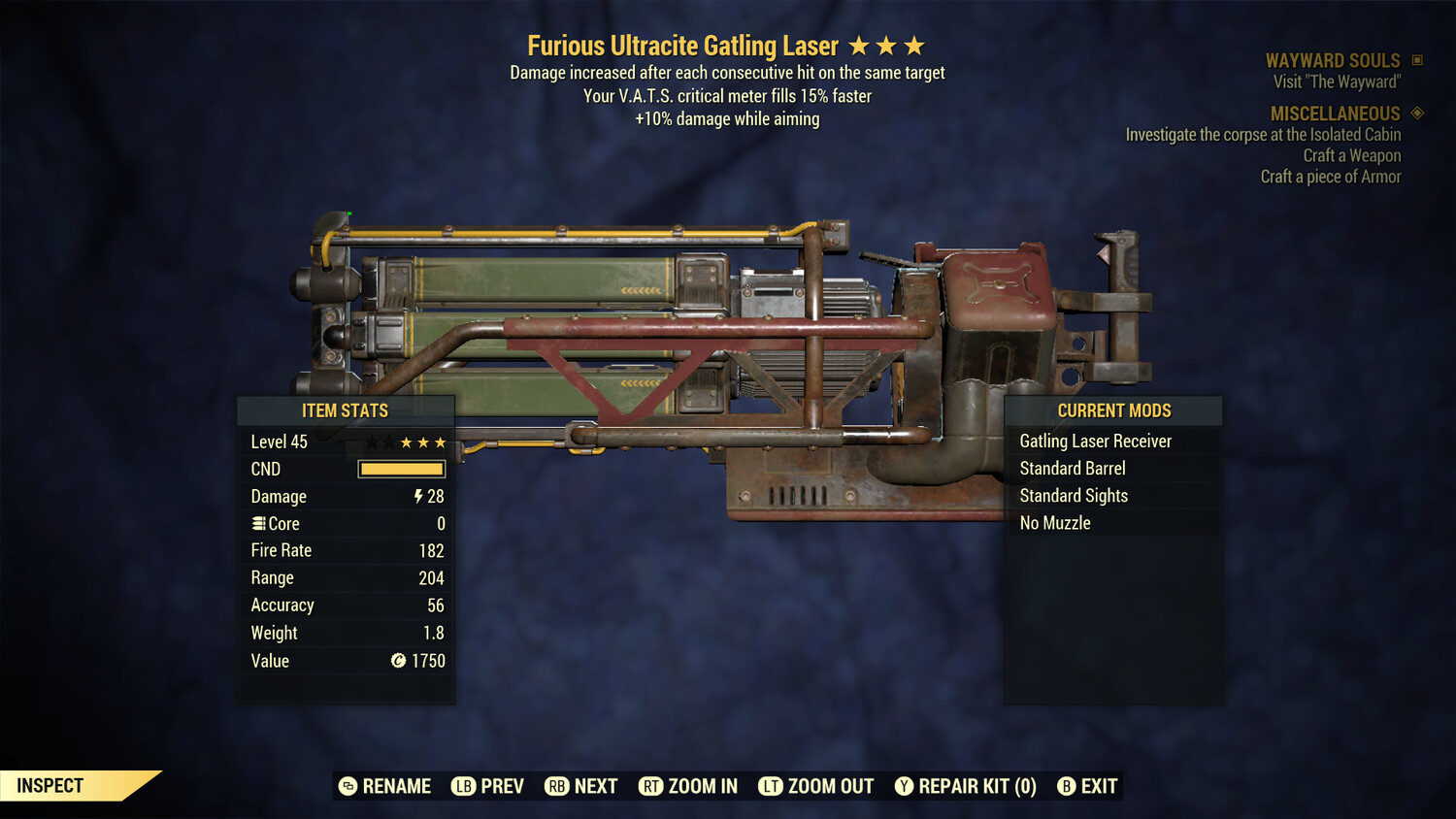Click the Y button icon for Repair Kit

coord(904,786)
